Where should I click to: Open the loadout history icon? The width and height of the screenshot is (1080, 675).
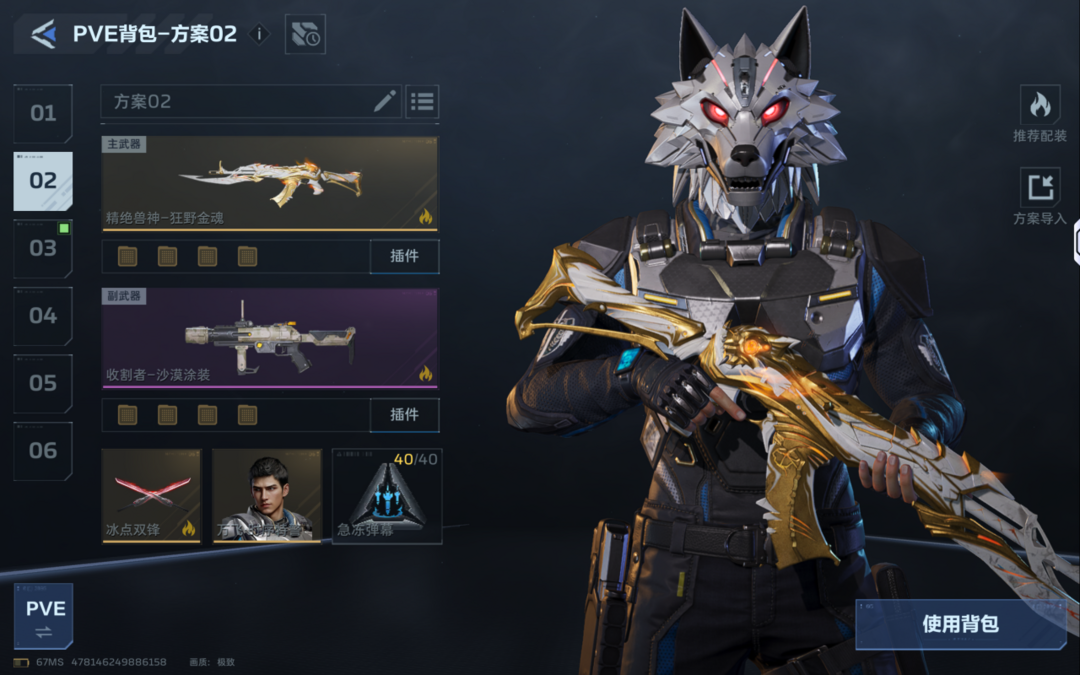point(305,35)
